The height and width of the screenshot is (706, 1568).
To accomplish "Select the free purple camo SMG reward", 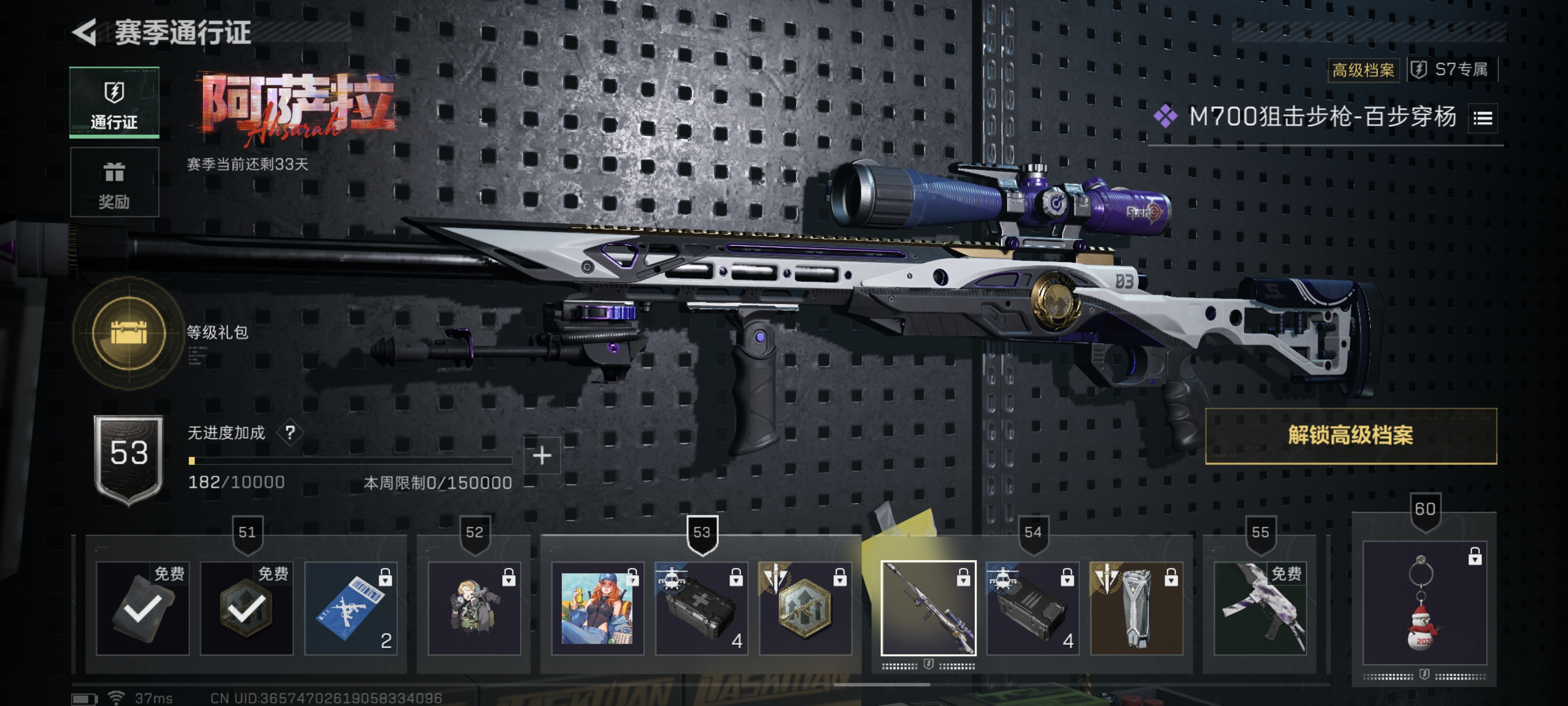I will point(1259,608).
